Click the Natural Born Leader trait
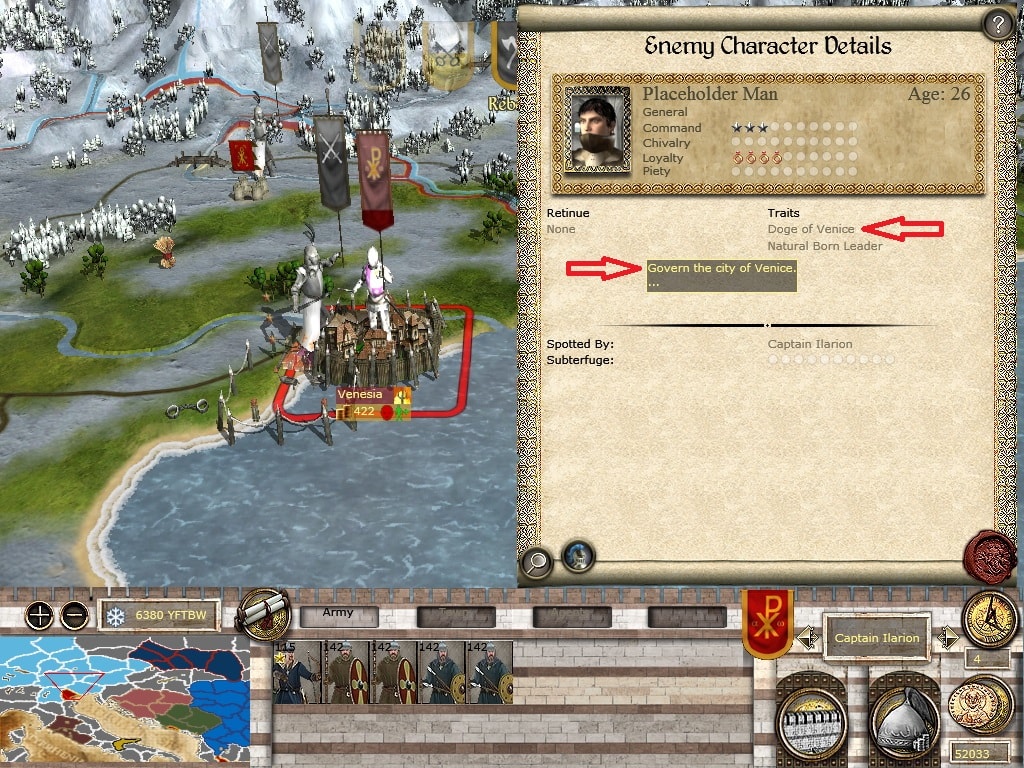The image size is (1024, 768). 825,246
